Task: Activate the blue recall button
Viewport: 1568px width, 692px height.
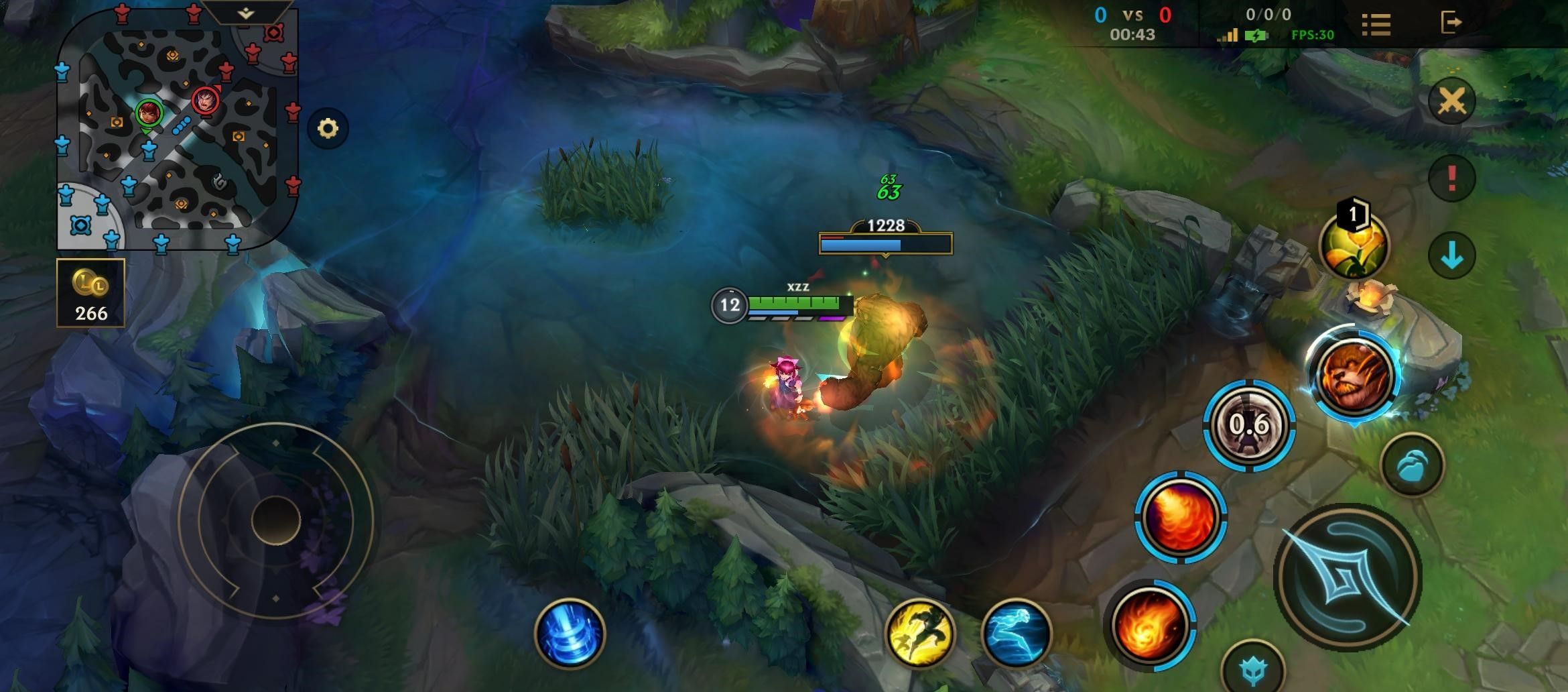Action: pyautogui.click(x=570, y=633)
